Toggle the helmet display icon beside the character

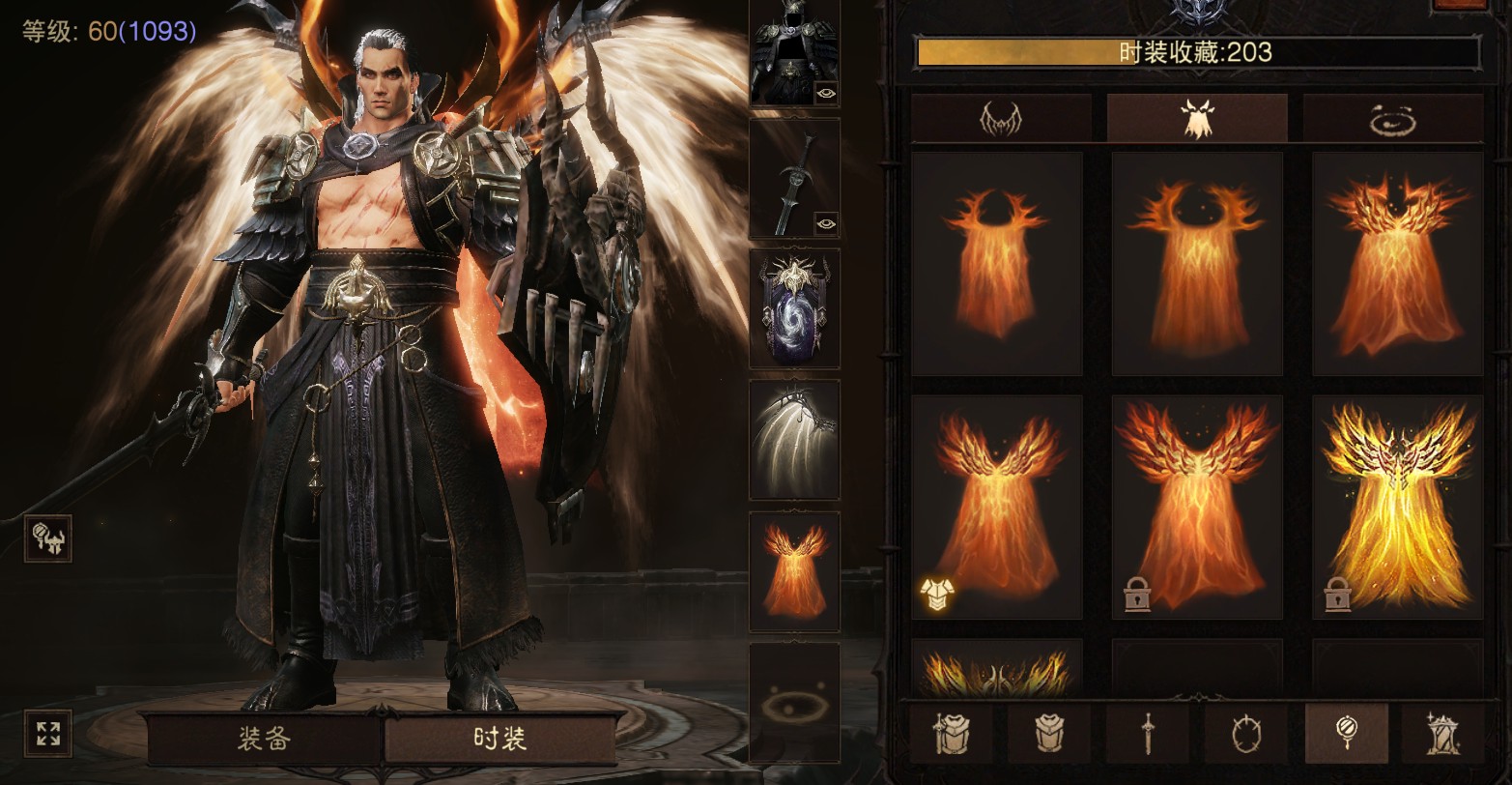(47, 538)
